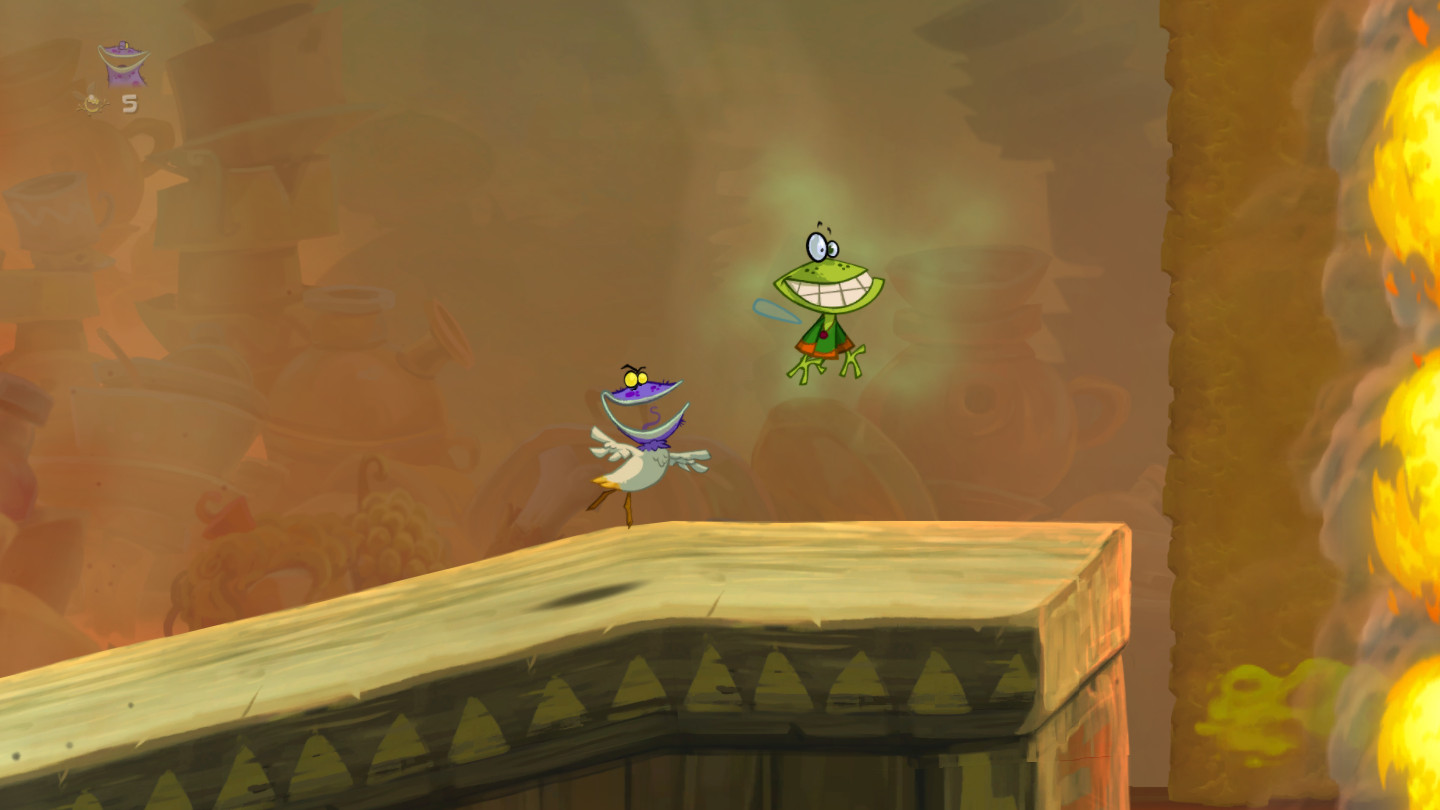The image size is (1440, 810).
Task: Select the yellow Lum icon in HUD
Action: [91, 101]
